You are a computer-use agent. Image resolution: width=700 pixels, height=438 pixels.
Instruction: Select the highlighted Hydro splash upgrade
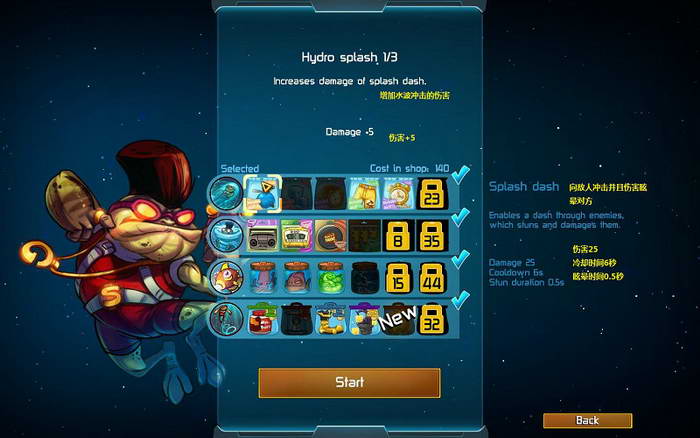pyautogui.click(x=262, y=192)
